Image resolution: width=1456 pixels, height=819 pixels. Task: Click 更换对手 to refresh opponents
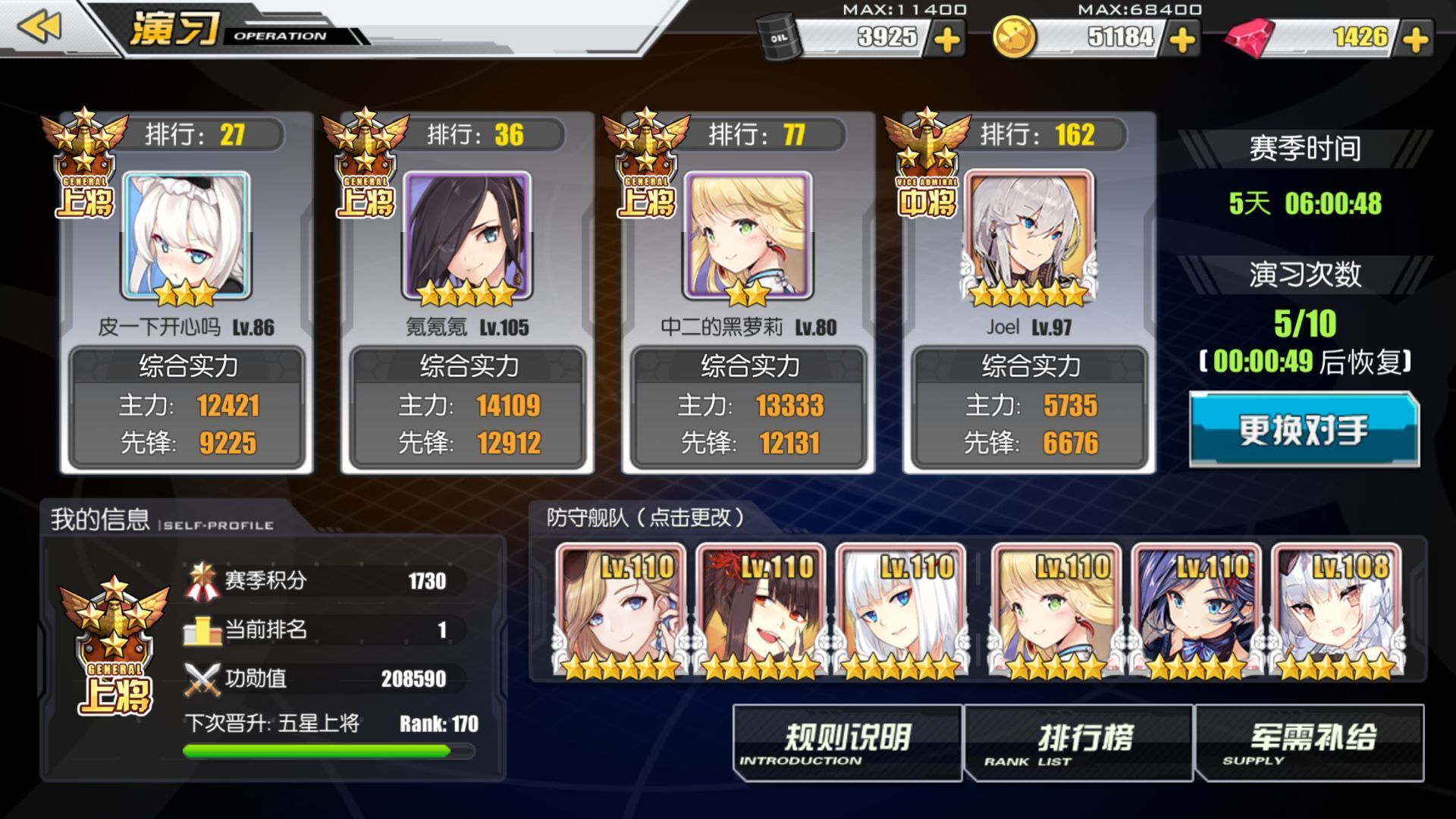coord(1304,429)
